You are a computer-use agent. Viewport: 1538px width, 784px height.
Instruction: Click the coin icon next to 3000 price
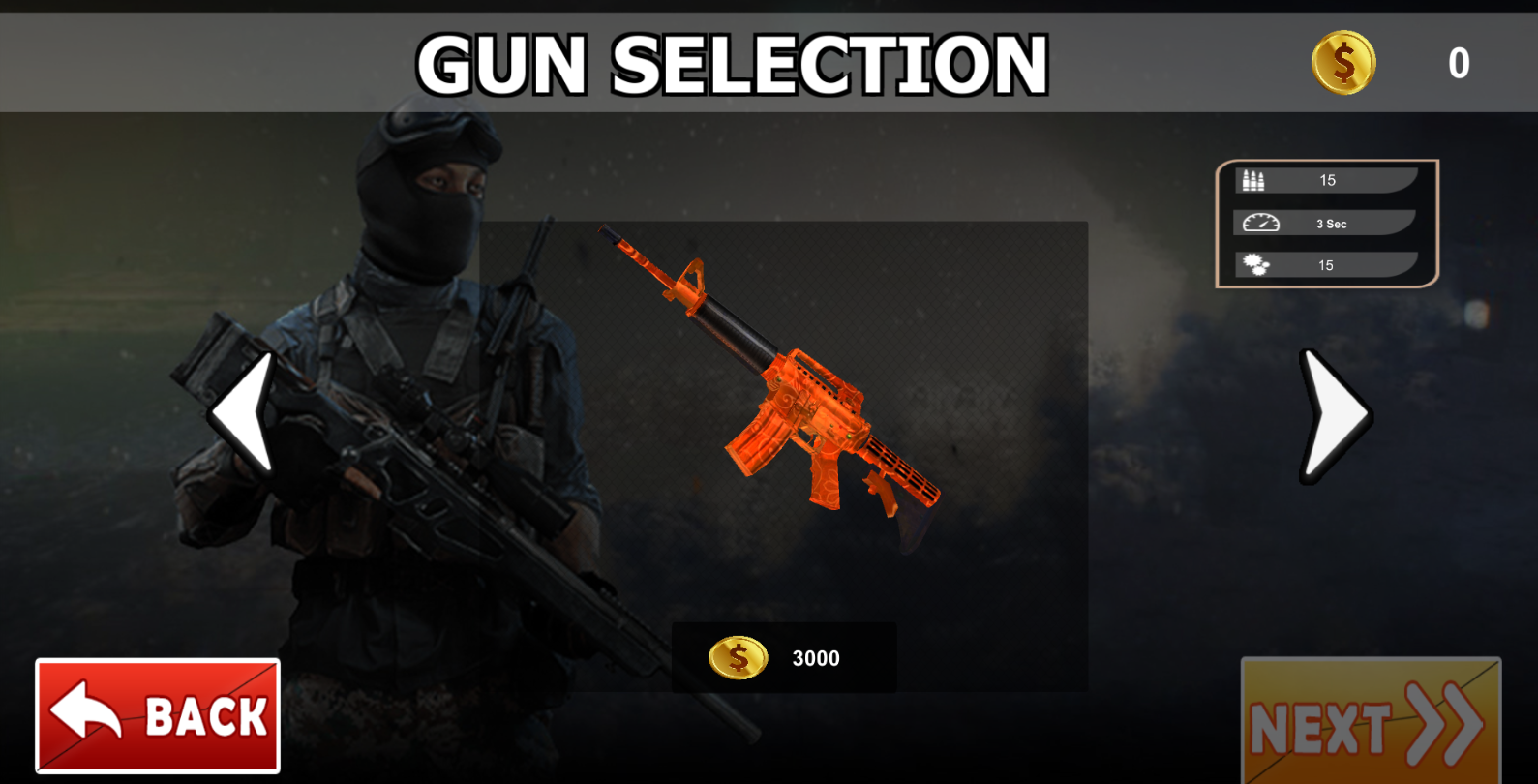(737, 658)
